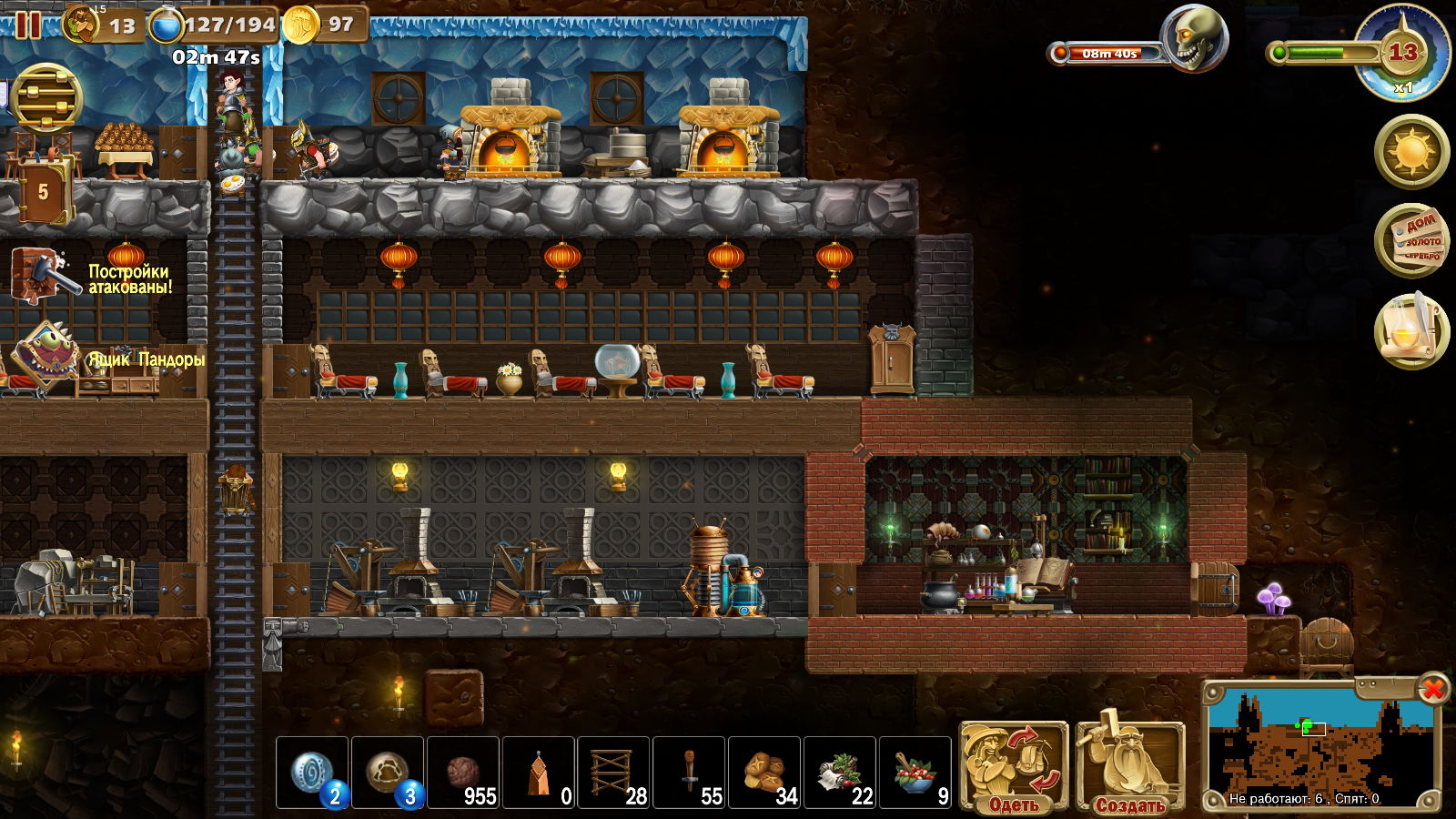The height and width of the screenshot is (819, 1456).
Task: Open the settings sliders button
Action: 46,98
